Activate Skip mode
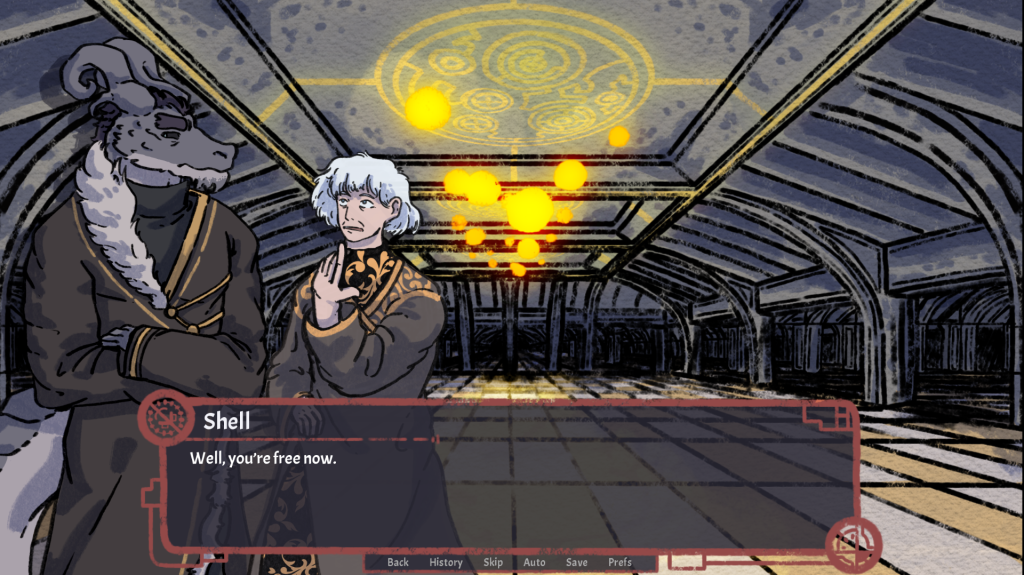Viewport: 1024px width, 575px height. click(x=493, y=562)
